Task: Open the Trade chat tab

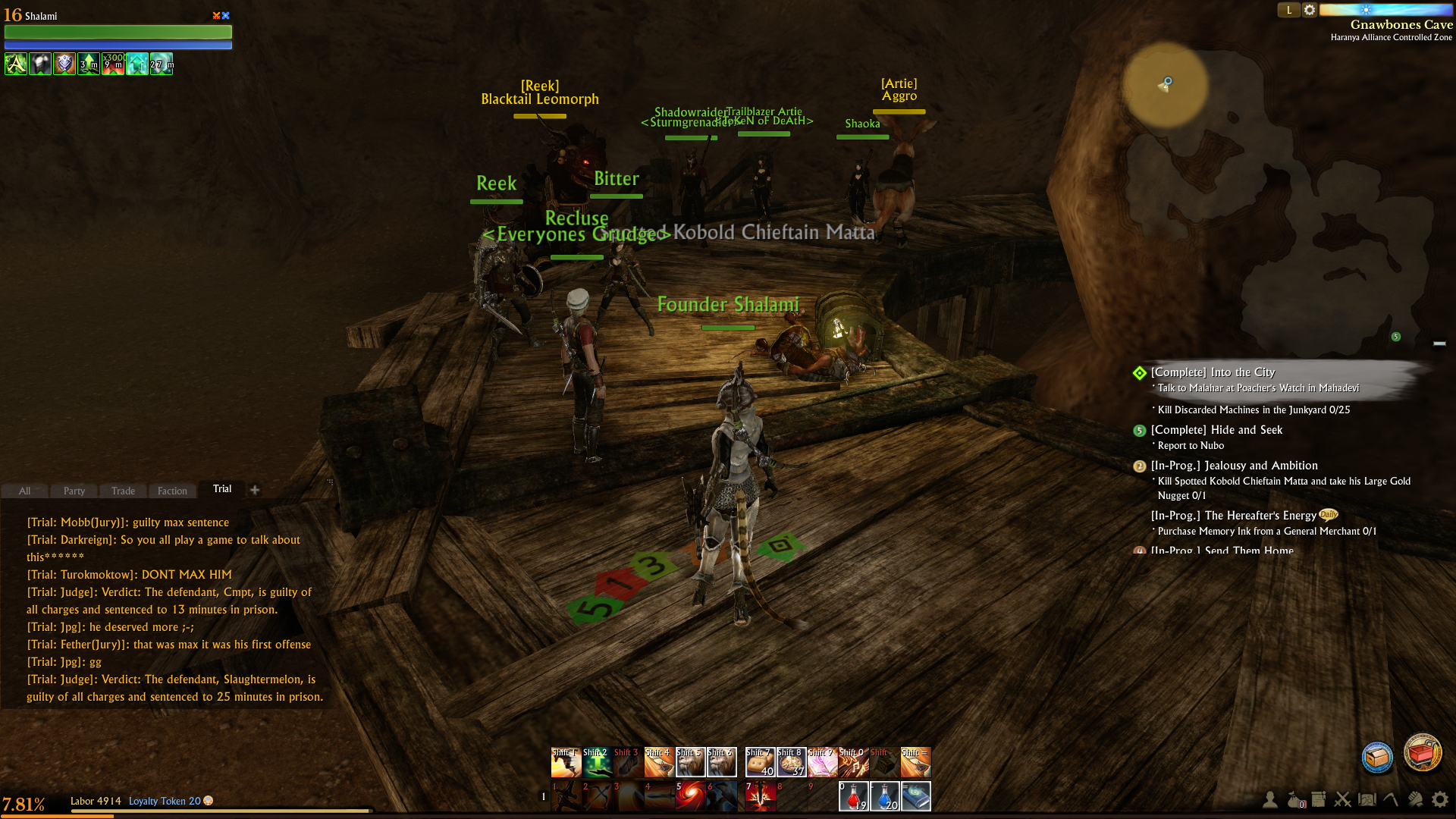Action: tap(123, 491)
